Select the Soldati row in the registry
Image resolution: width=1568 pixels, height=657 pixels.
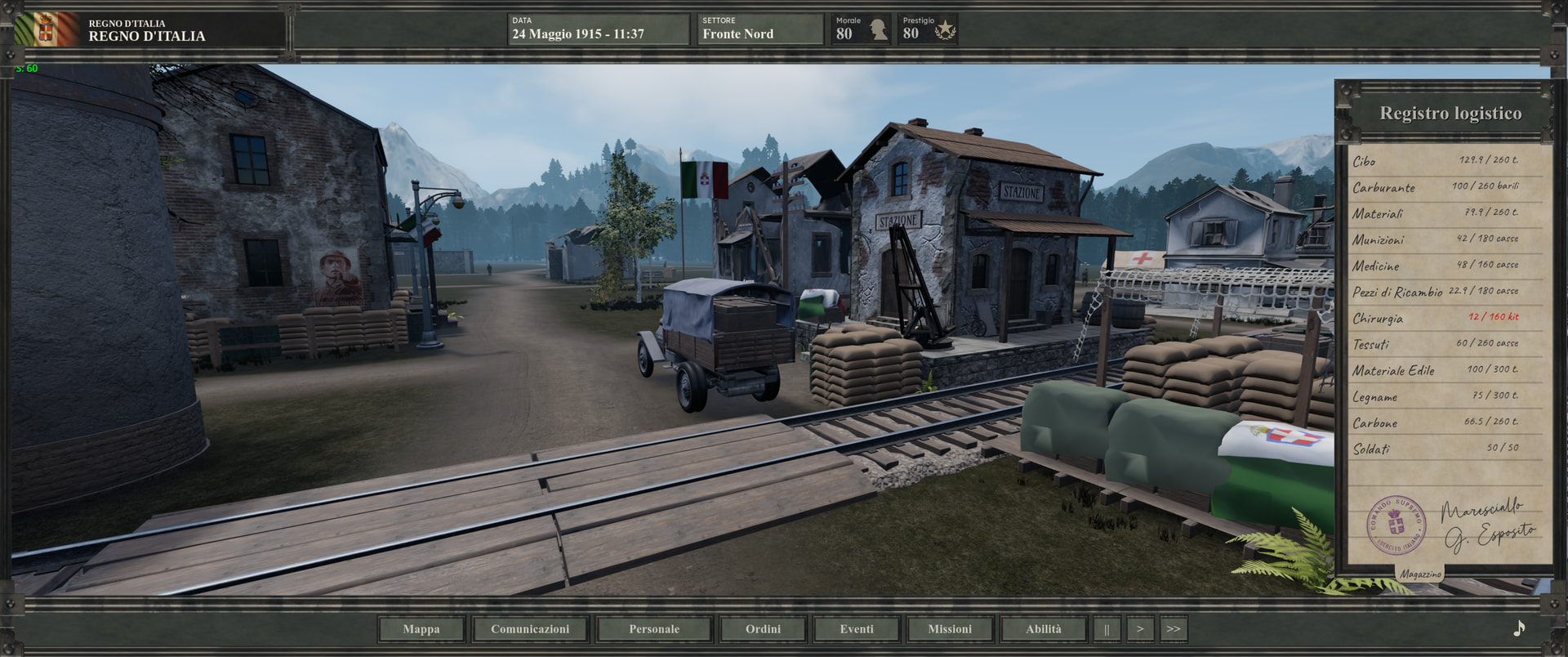click(1436, 449)
